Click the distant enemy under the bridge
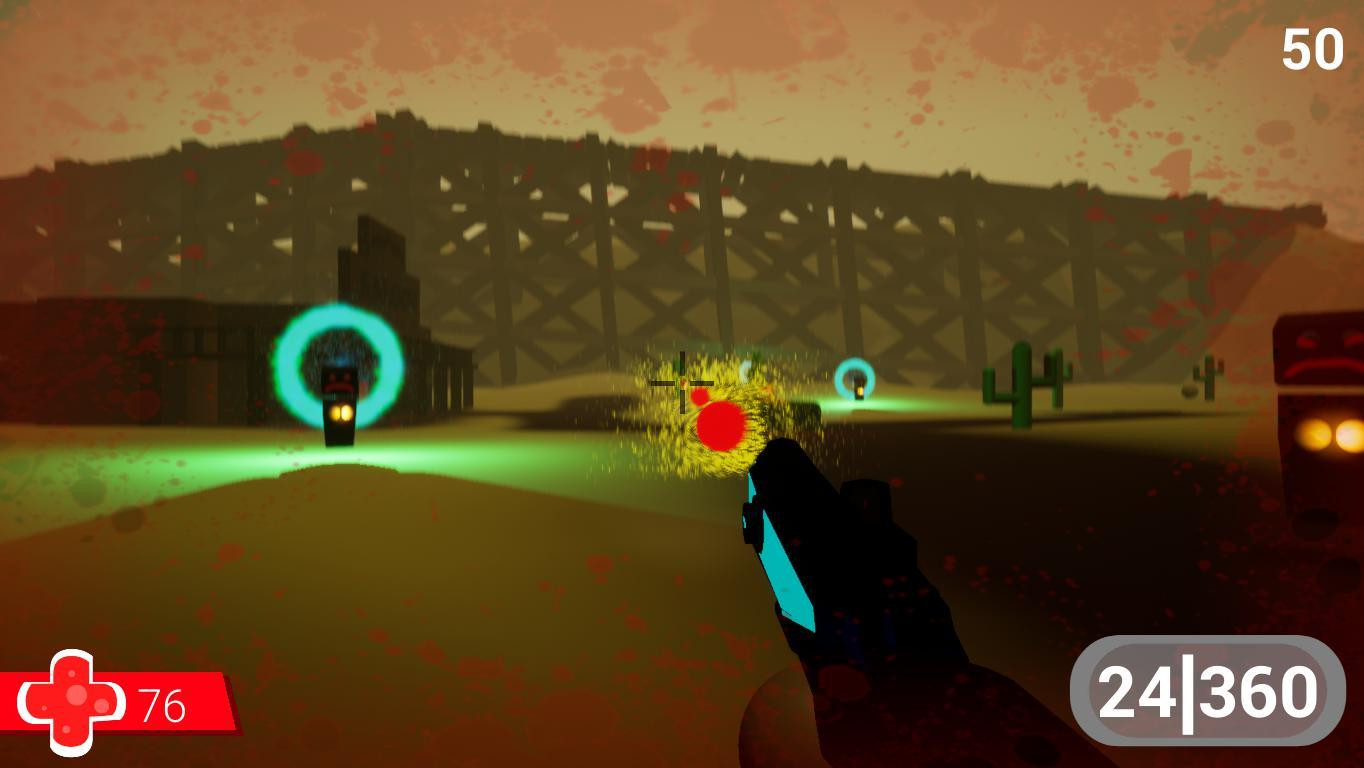 858,388
